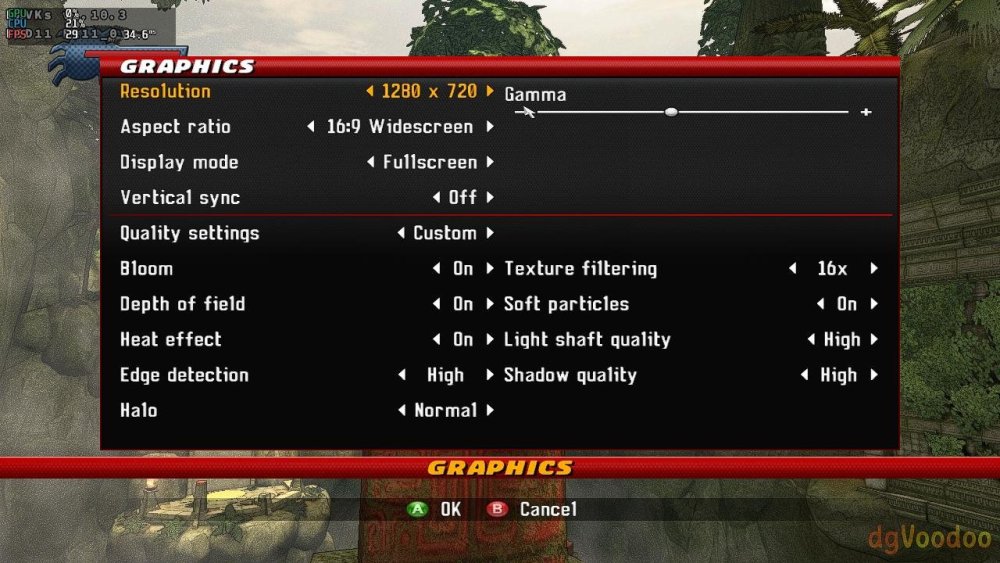The image size is (1000, 563).
Task: Change Halo setting with right arrow
Action: pos(490,410)
